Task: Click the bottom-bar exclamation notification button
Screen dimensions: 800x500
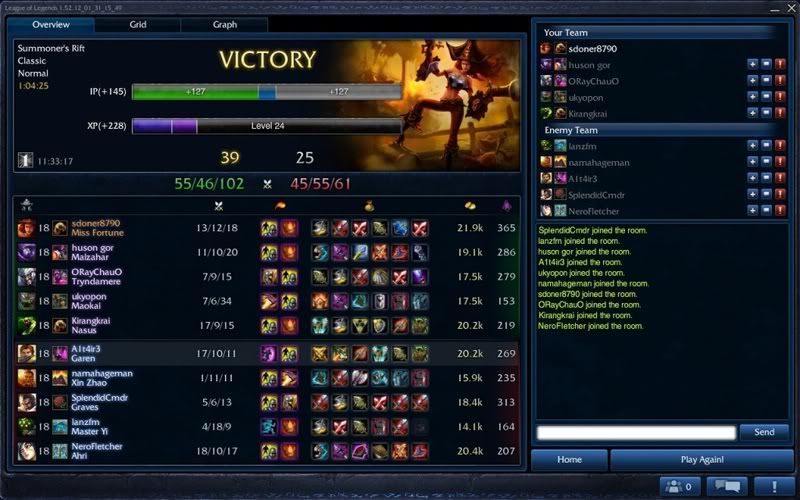Action: (x=771, y=486)
